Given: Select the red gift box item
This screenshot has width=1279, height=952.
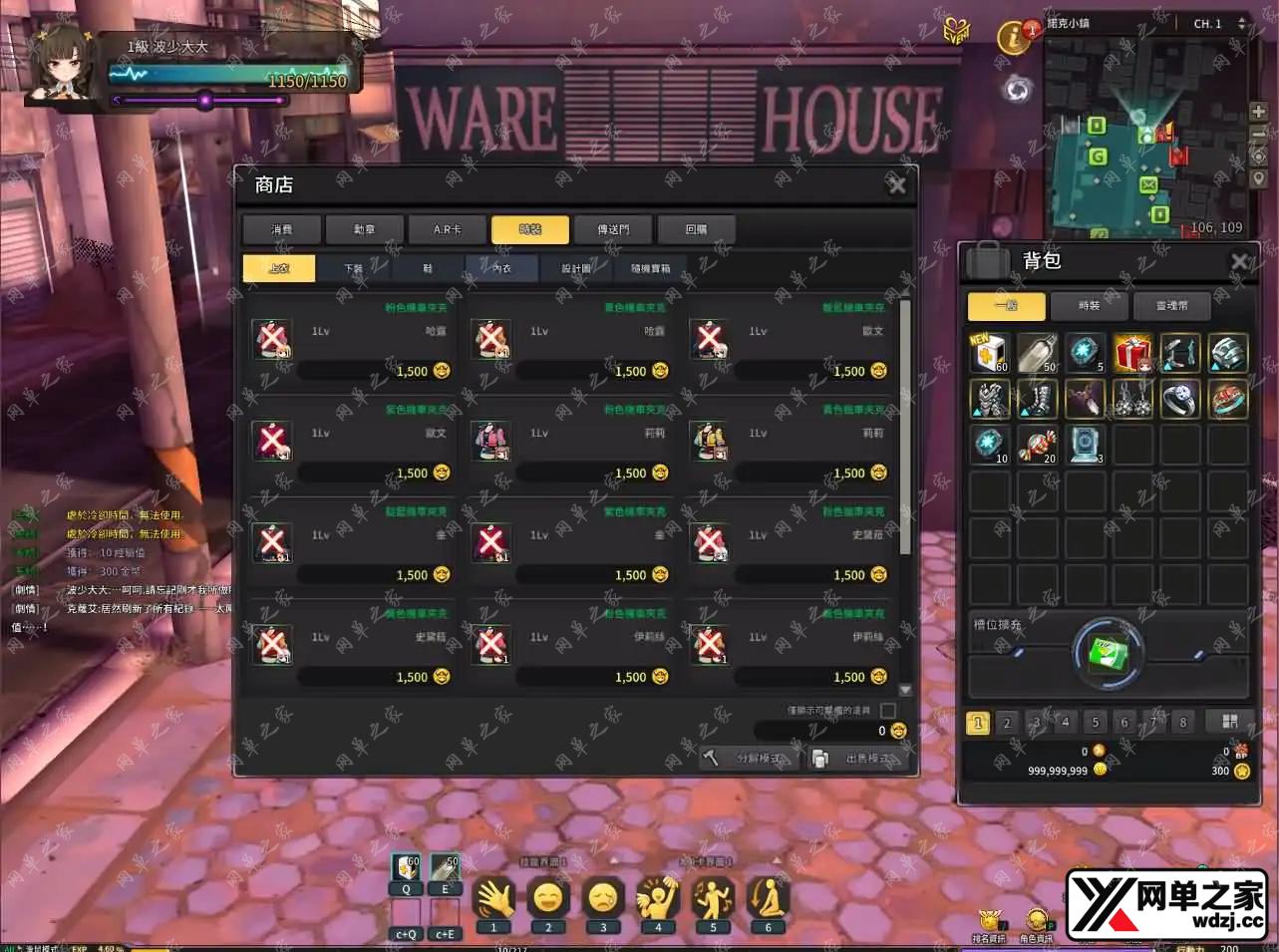Looking at the screenshot, I should point(1132,353).
